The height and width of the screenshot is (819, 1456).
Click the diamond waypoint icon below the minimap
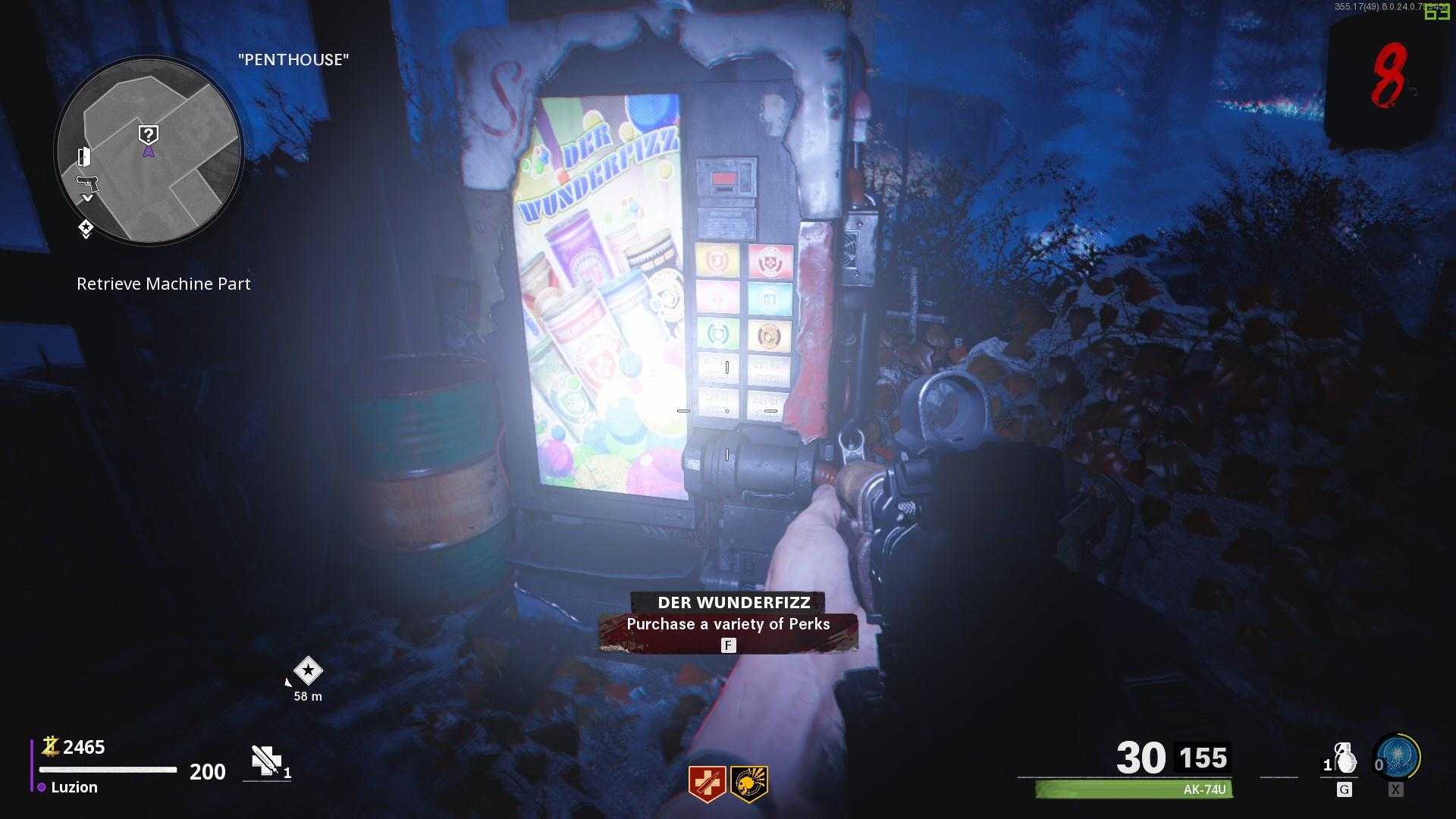pos(86,225)
